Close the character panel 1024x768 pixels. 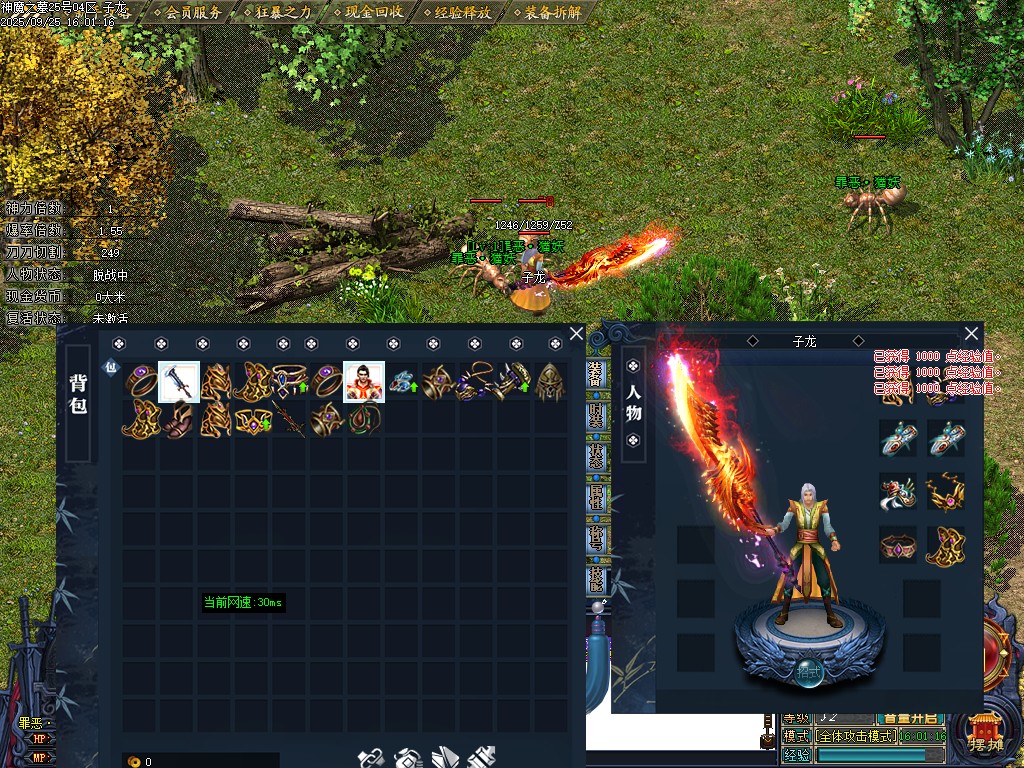click(x=971, y=334)
